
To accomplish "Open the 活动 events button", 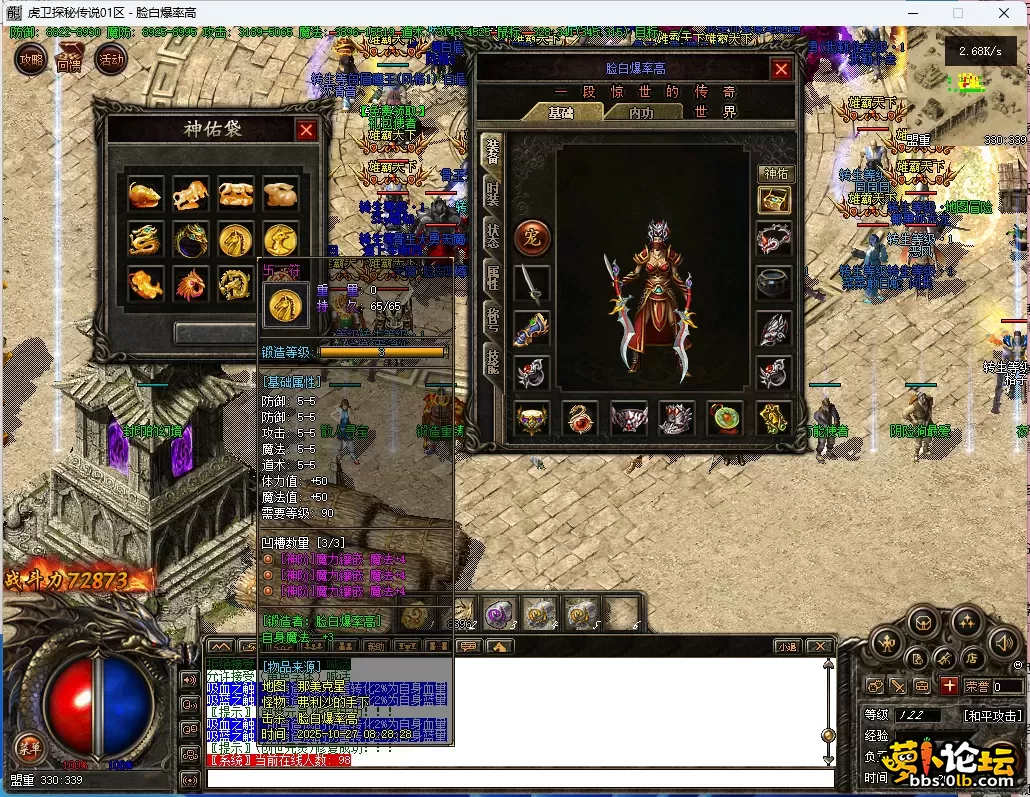I will [110, 60].
